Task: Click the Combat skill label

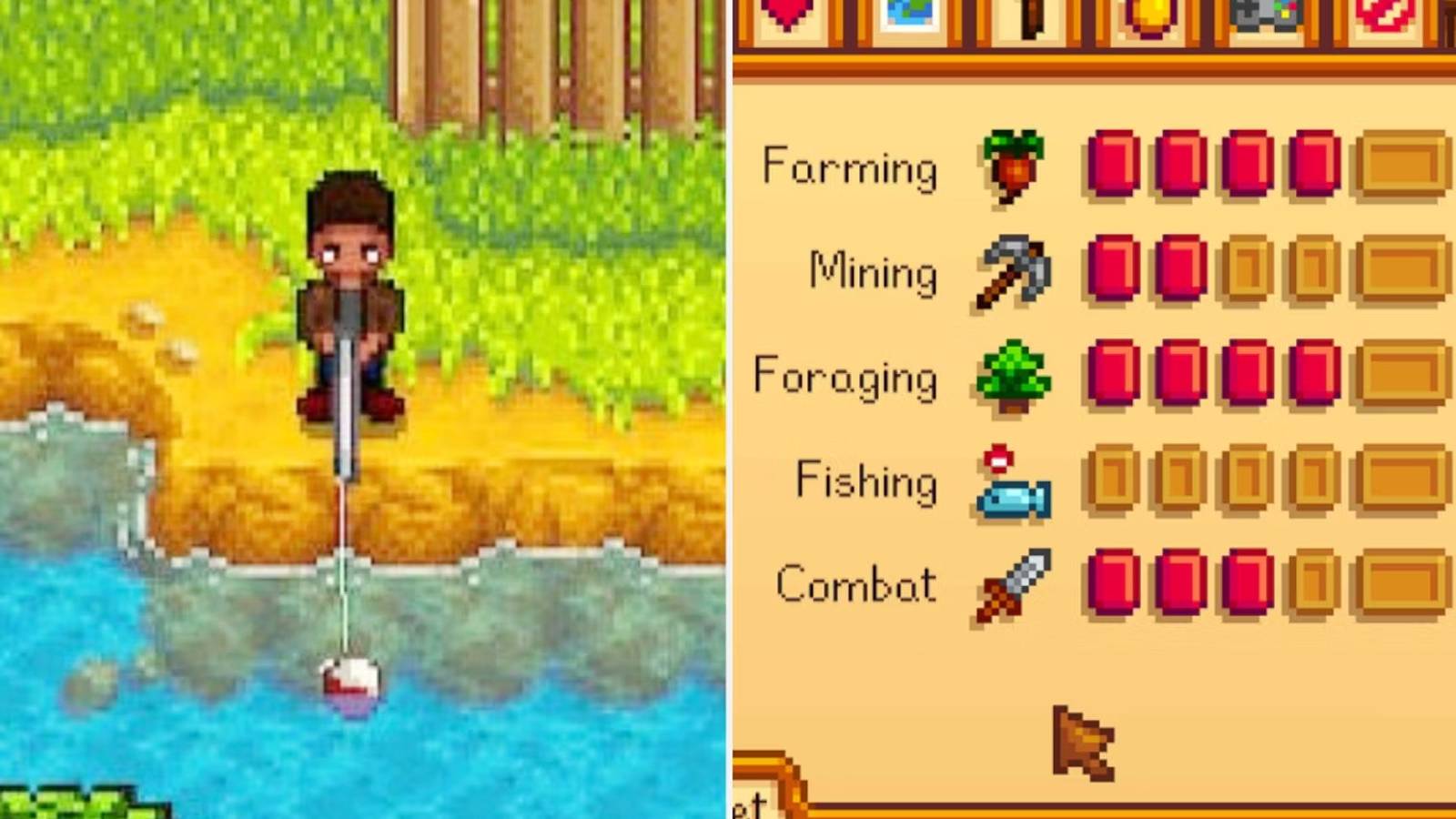Action: coord(855,585)
